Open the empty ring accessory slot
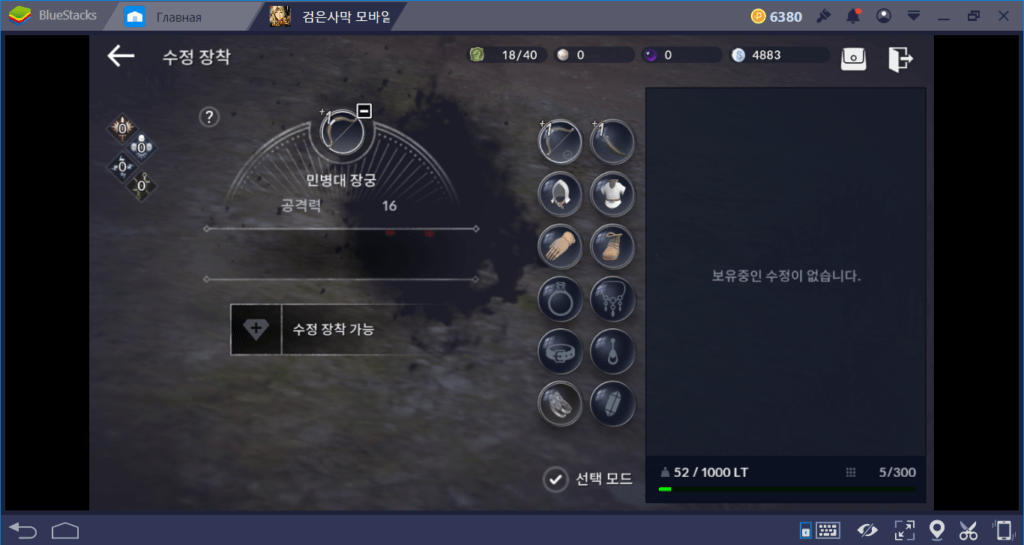The height and width of the screenshot is (545, 1024). coord(560,298)
